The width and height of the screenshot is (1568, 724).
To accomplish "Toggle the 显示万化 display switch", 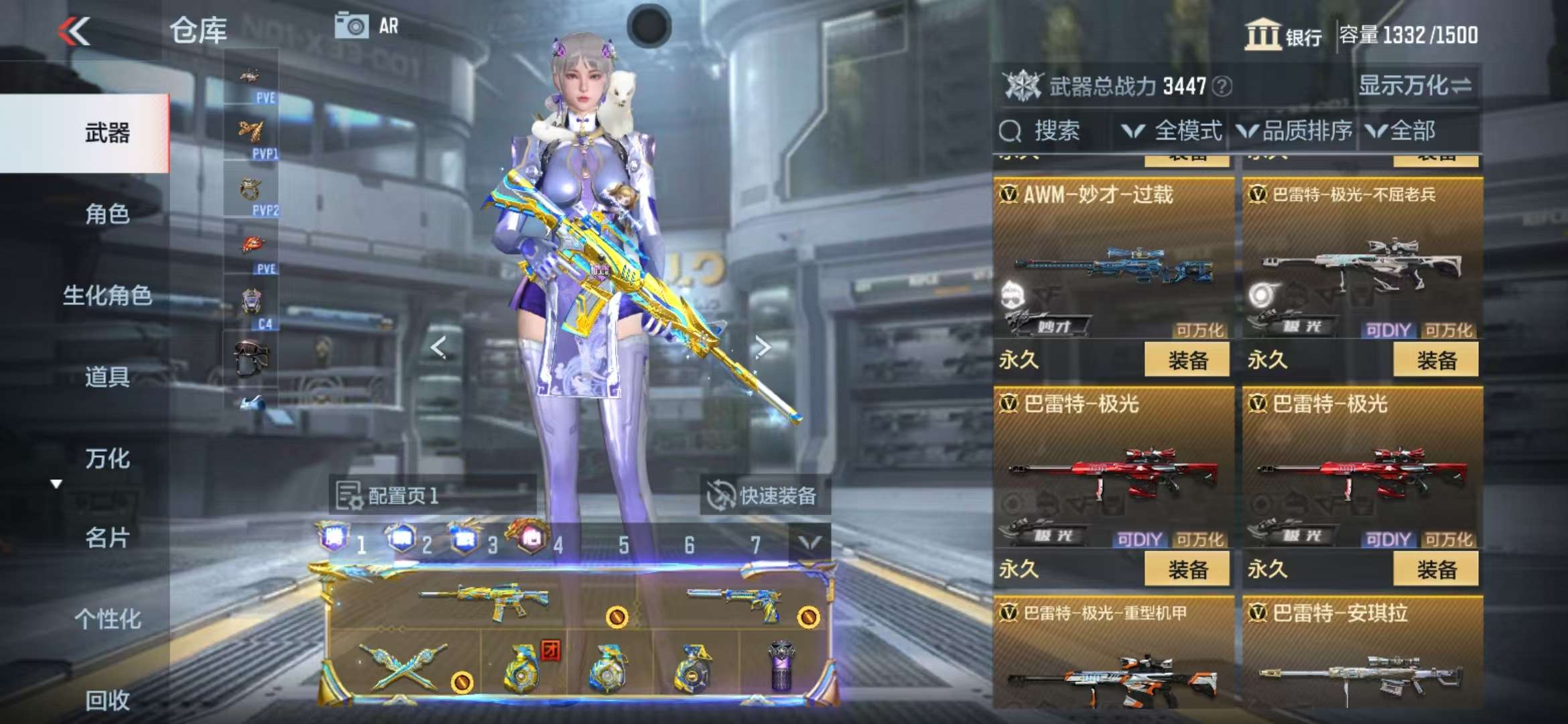I will pyautogui.click(x=1415, y=86).
